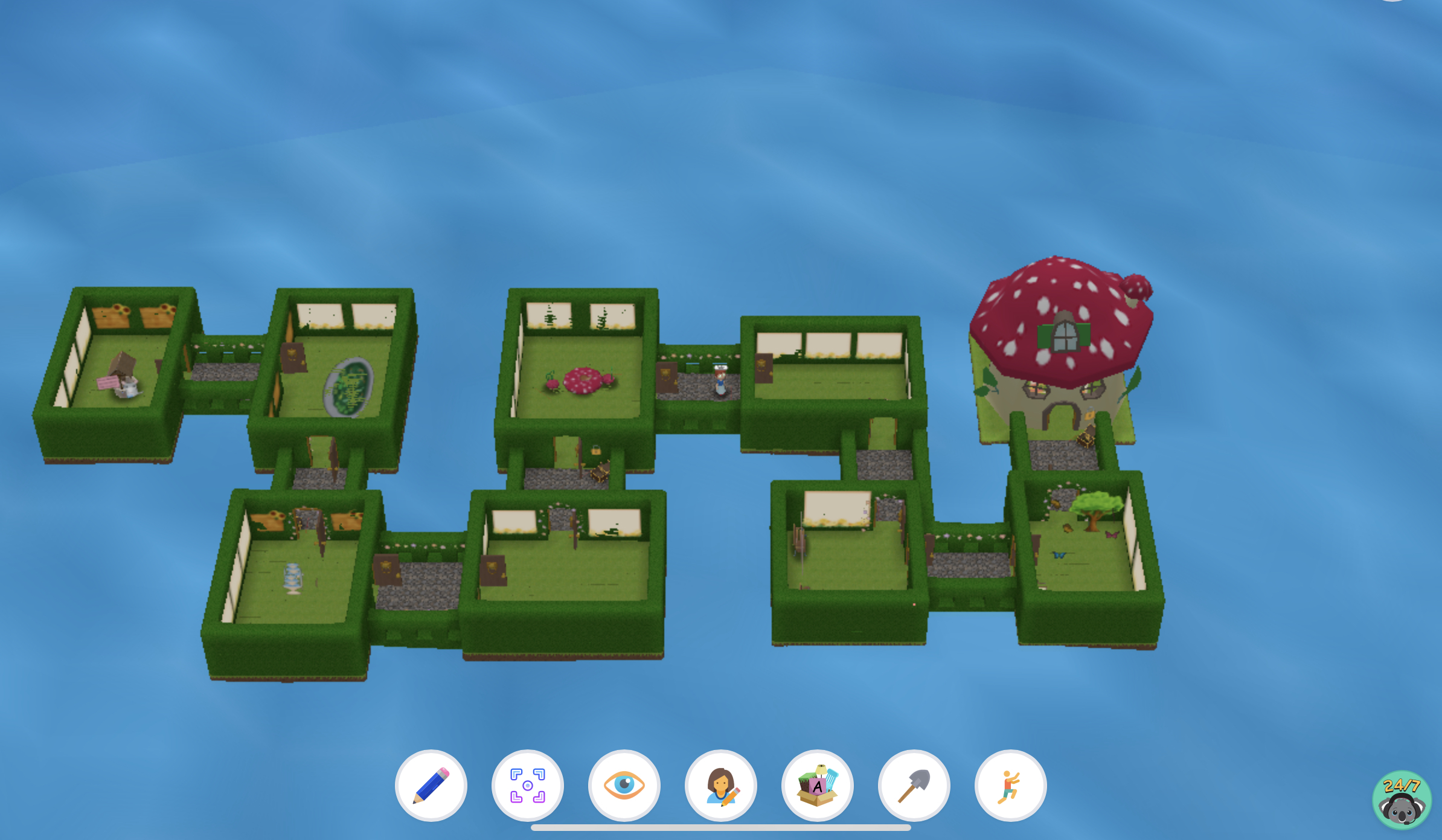This screenshot has height=840, width=1442.
Task: Click the center view frame icon
Action: pyautogui.click(x=527, y=784)
